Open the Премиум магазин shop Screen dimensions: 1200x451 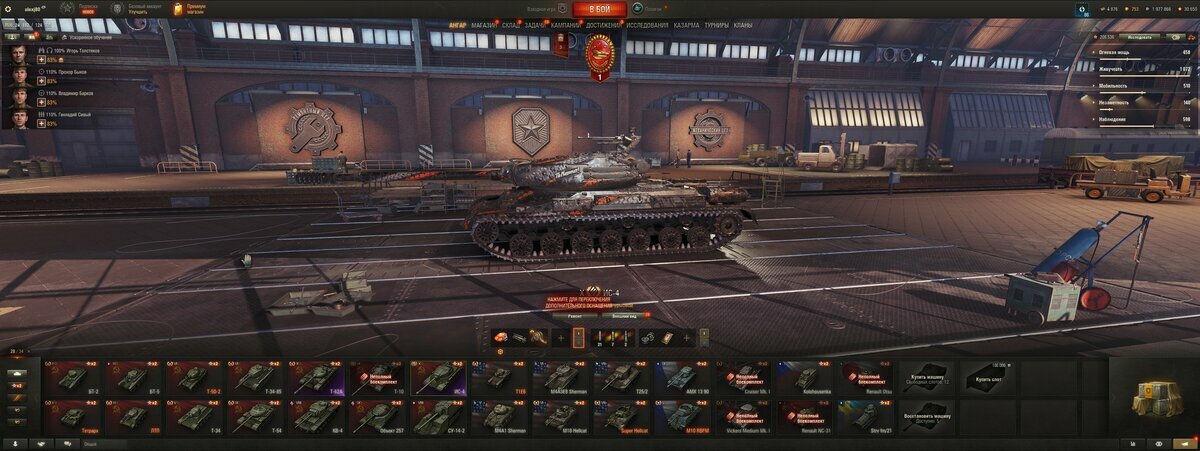click(x=188, y=9)
